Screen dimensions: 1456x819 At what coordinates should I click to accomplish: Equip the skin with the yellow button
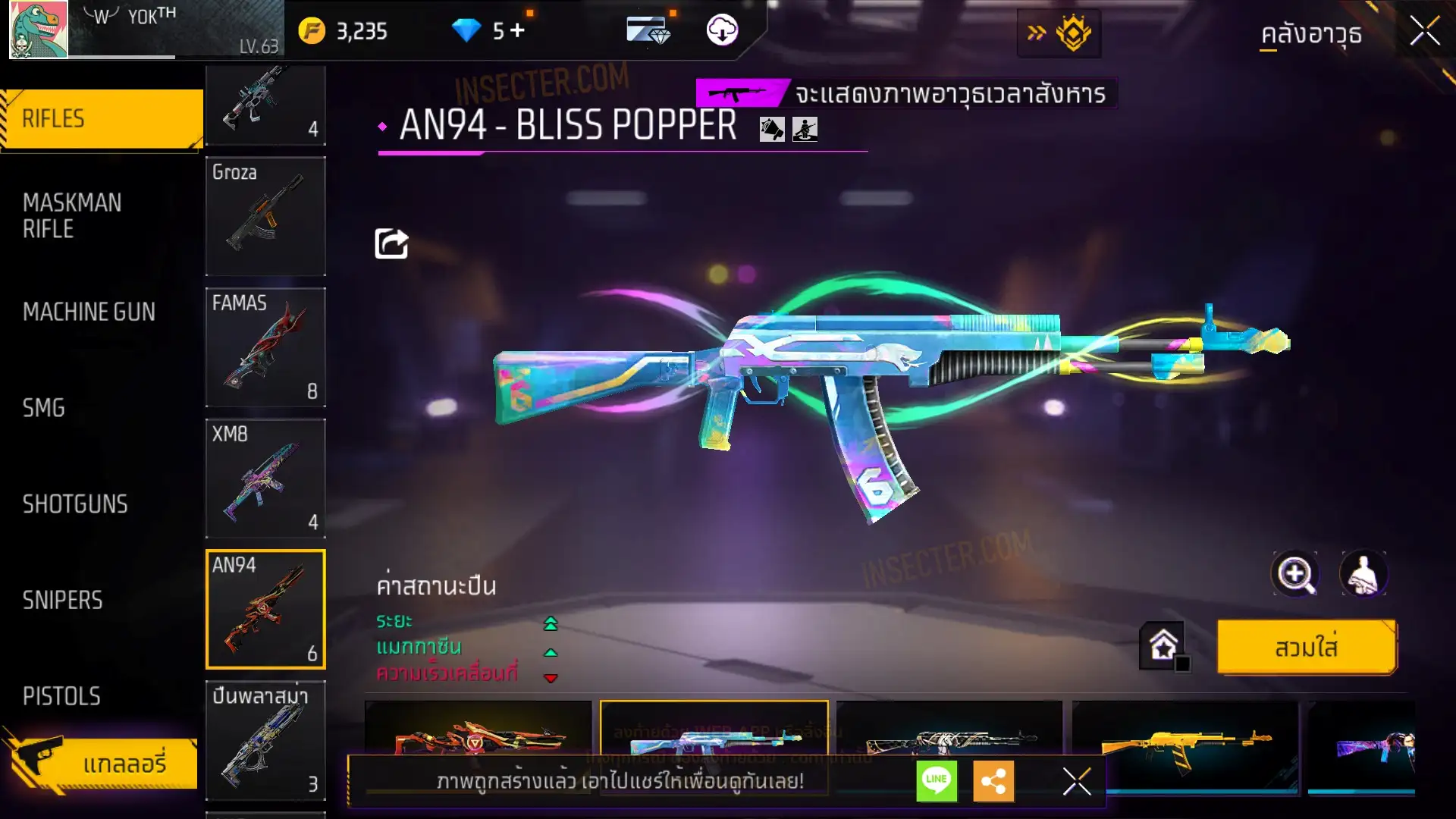point(1306,648)
